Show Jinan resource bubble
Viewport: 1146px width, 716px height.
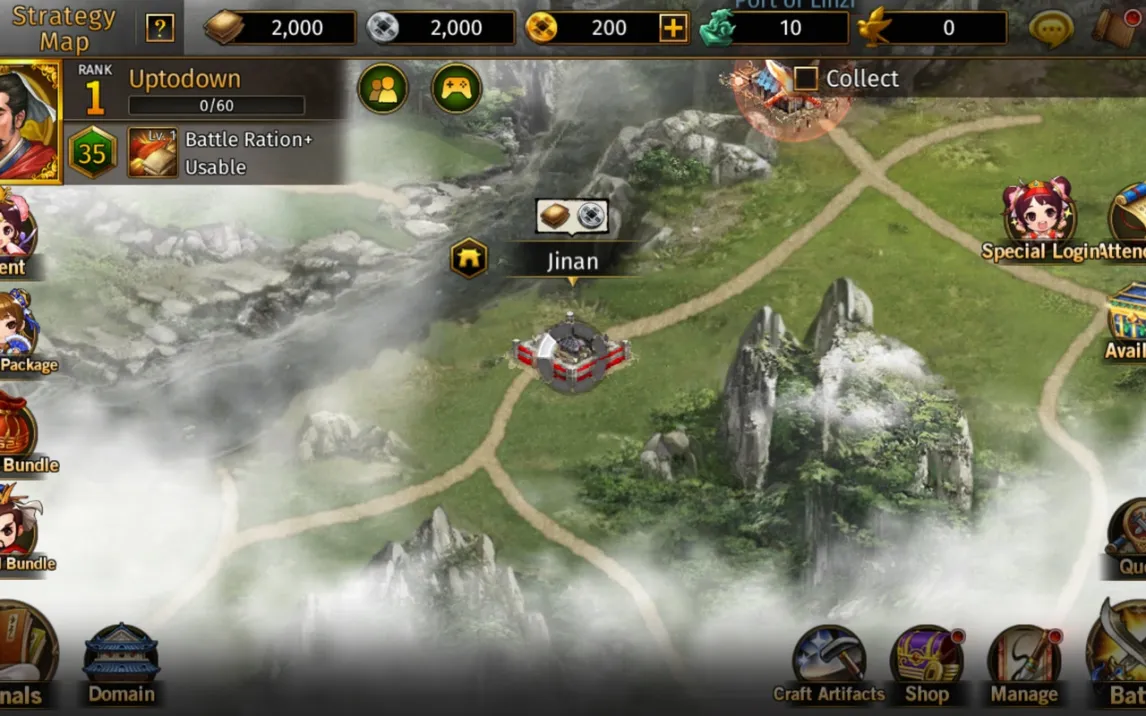pos(572,216)
